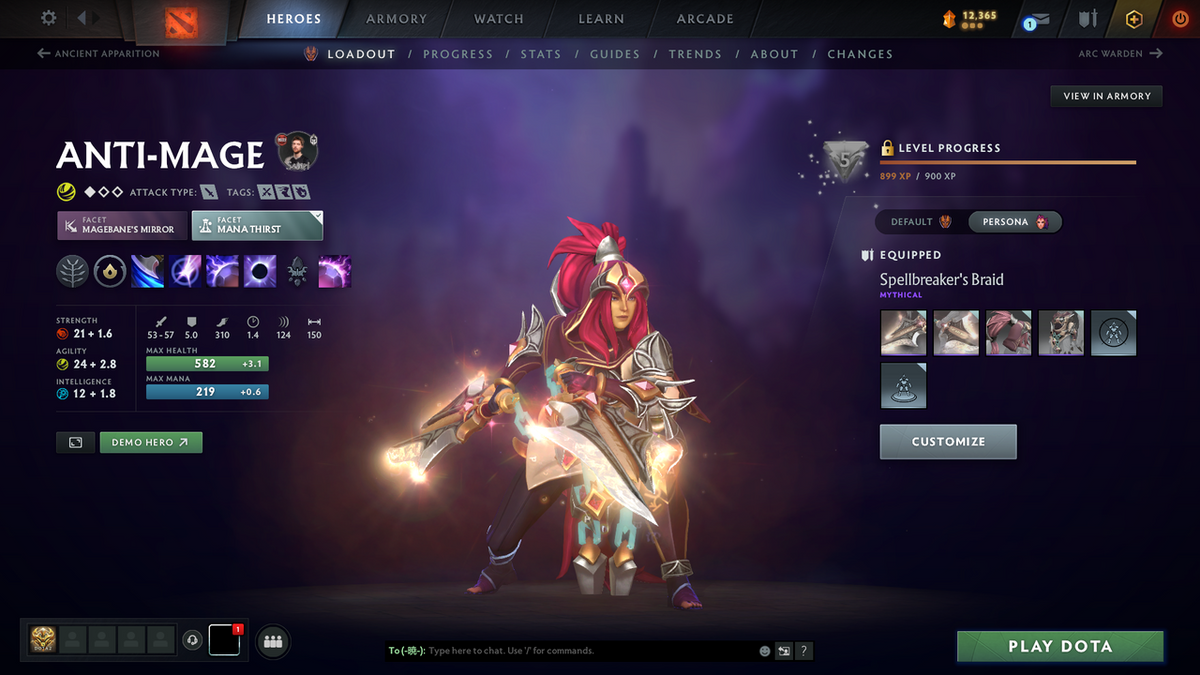Go to previous hero Ancient Apparition
The width and height of the screenshot is (1200, 675).
point(98,54)
